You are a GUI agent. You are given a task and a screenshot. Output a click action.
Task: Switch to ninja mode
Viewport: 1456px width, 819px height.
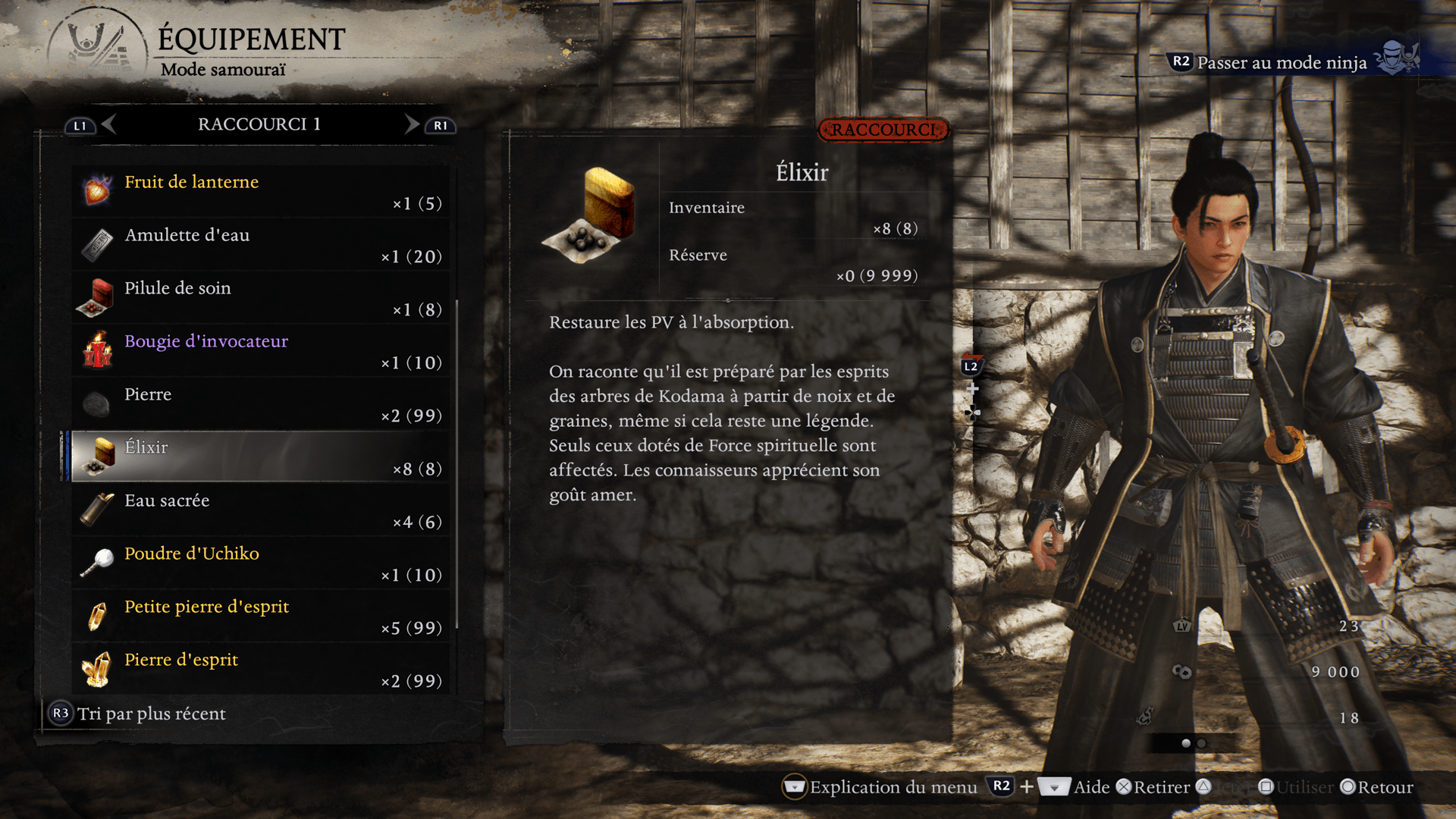(x=1282, y=62)
